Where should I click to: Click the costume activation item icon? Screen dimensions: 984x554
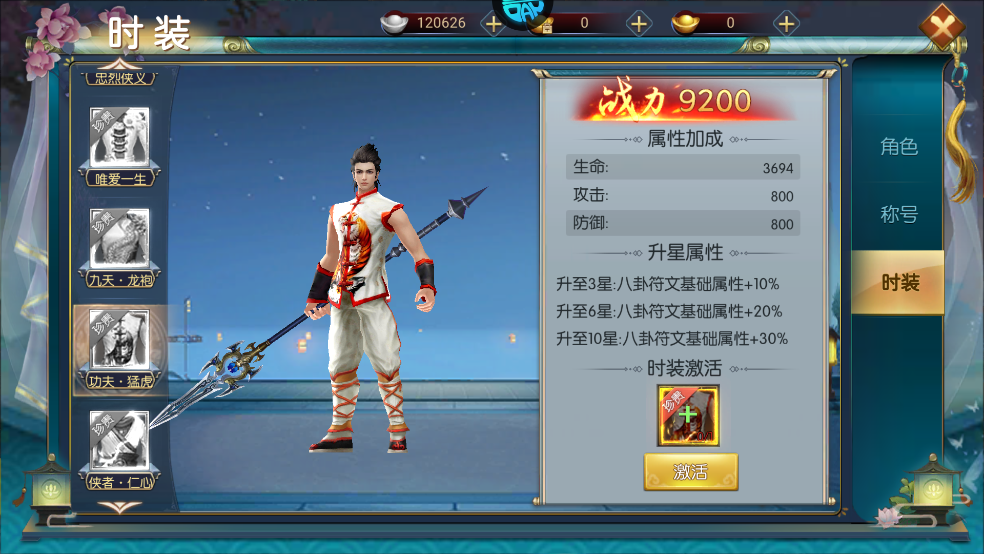pos(688,415)
